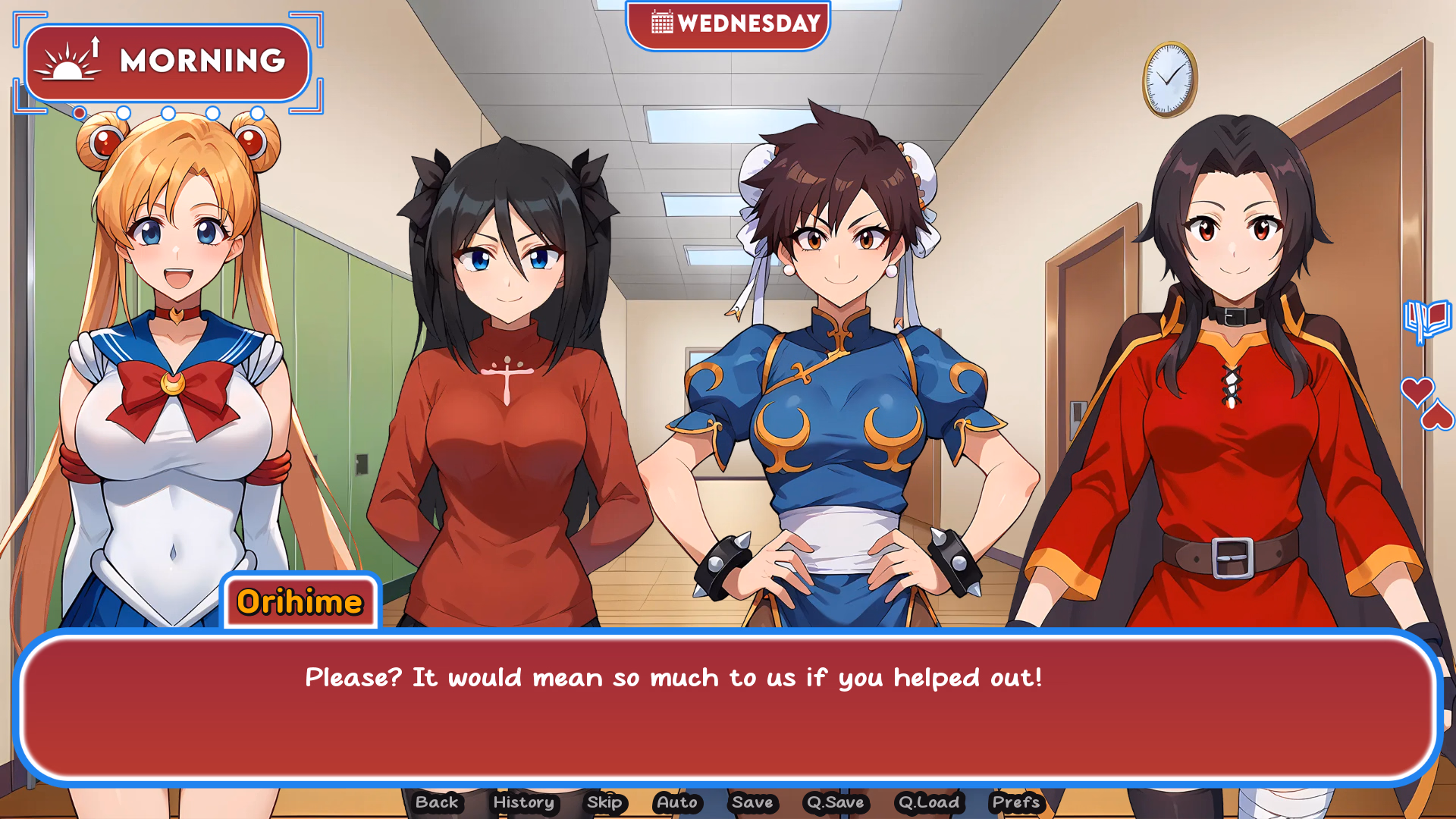This screenshot has width=1456, height=819.
Task: Save the game using Save
Action: pyautogui.click(x=753, y=802)
